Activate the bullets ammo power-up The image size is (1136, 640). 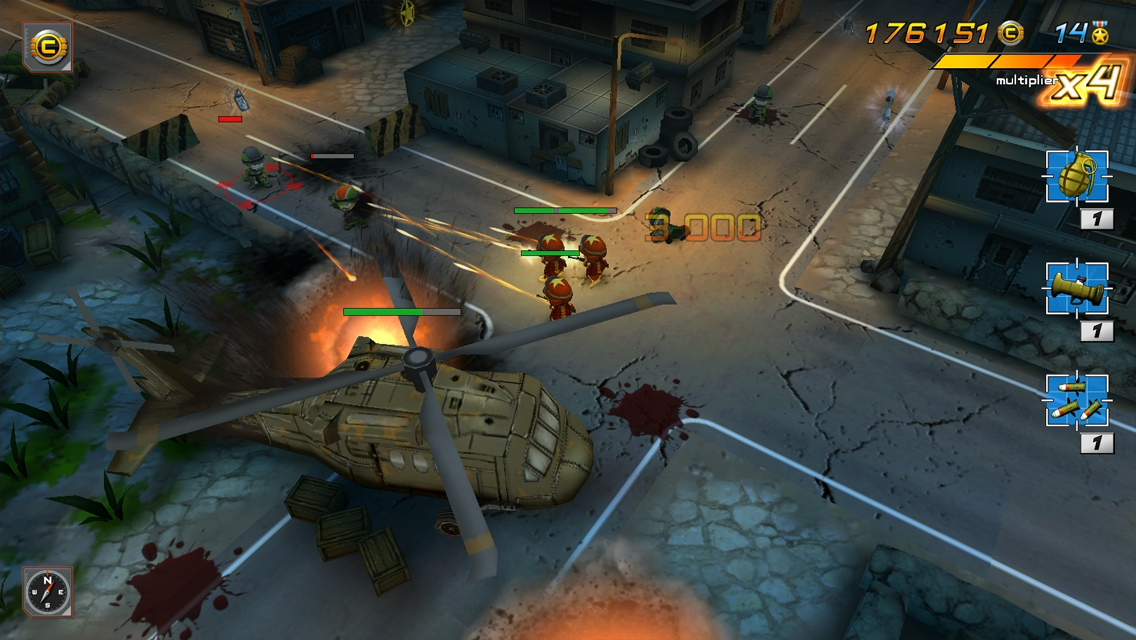tap(1077, 400)
